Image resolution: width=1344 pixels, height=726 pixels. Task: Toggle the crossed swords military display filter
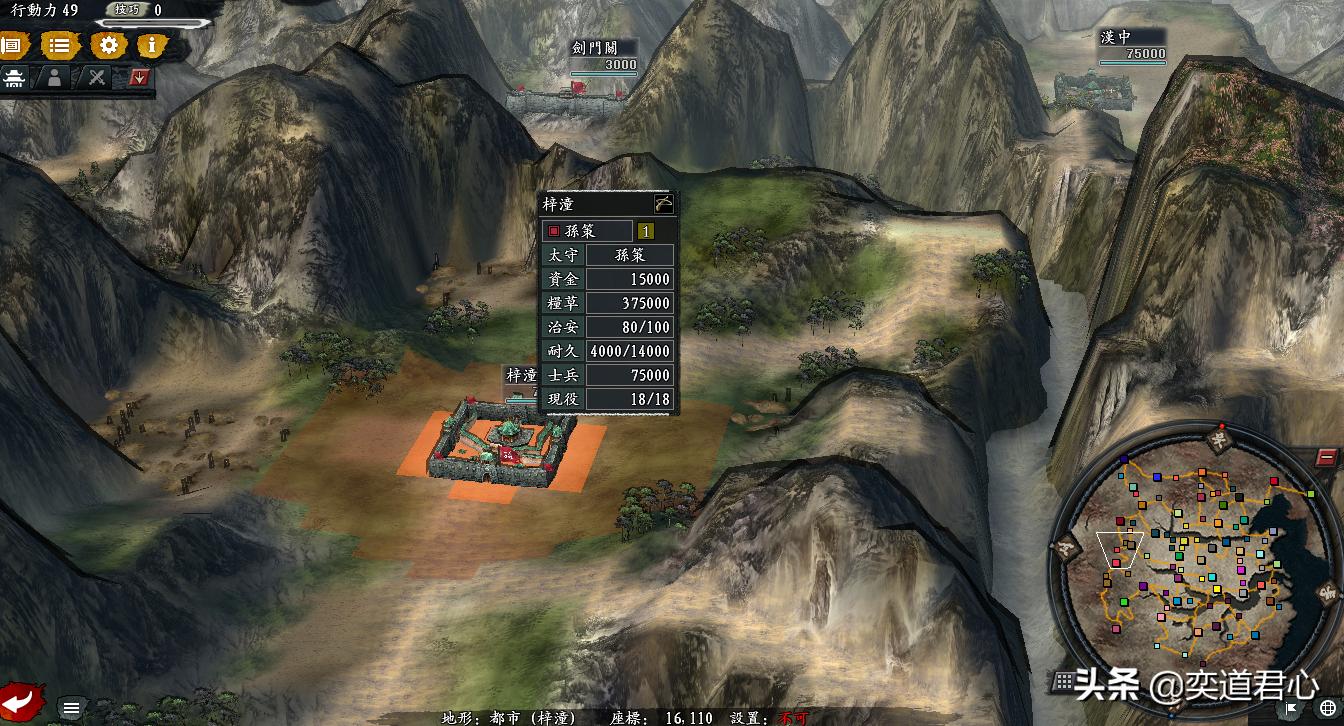pos(95,77)
